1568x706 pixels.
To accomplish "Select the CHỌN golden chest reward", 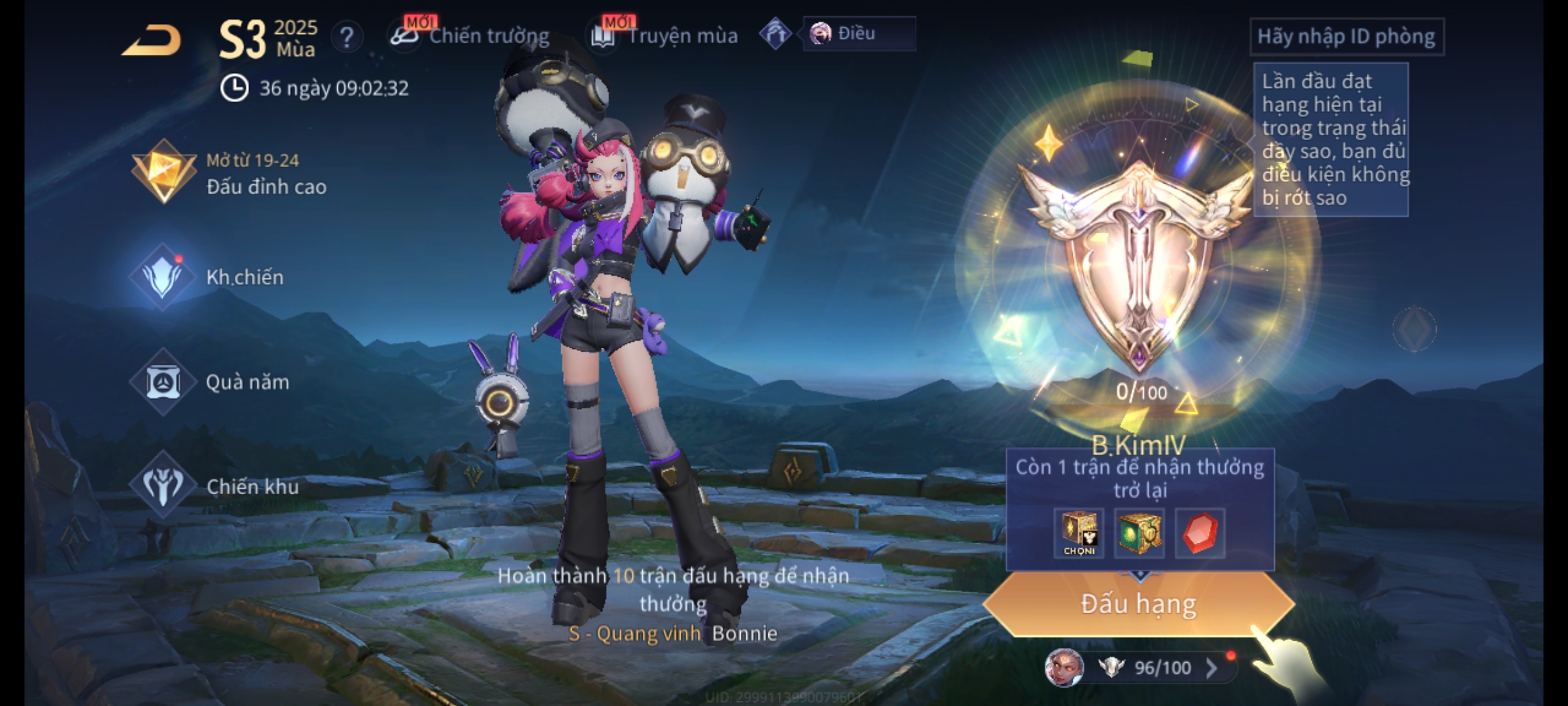I will 1079,533.
